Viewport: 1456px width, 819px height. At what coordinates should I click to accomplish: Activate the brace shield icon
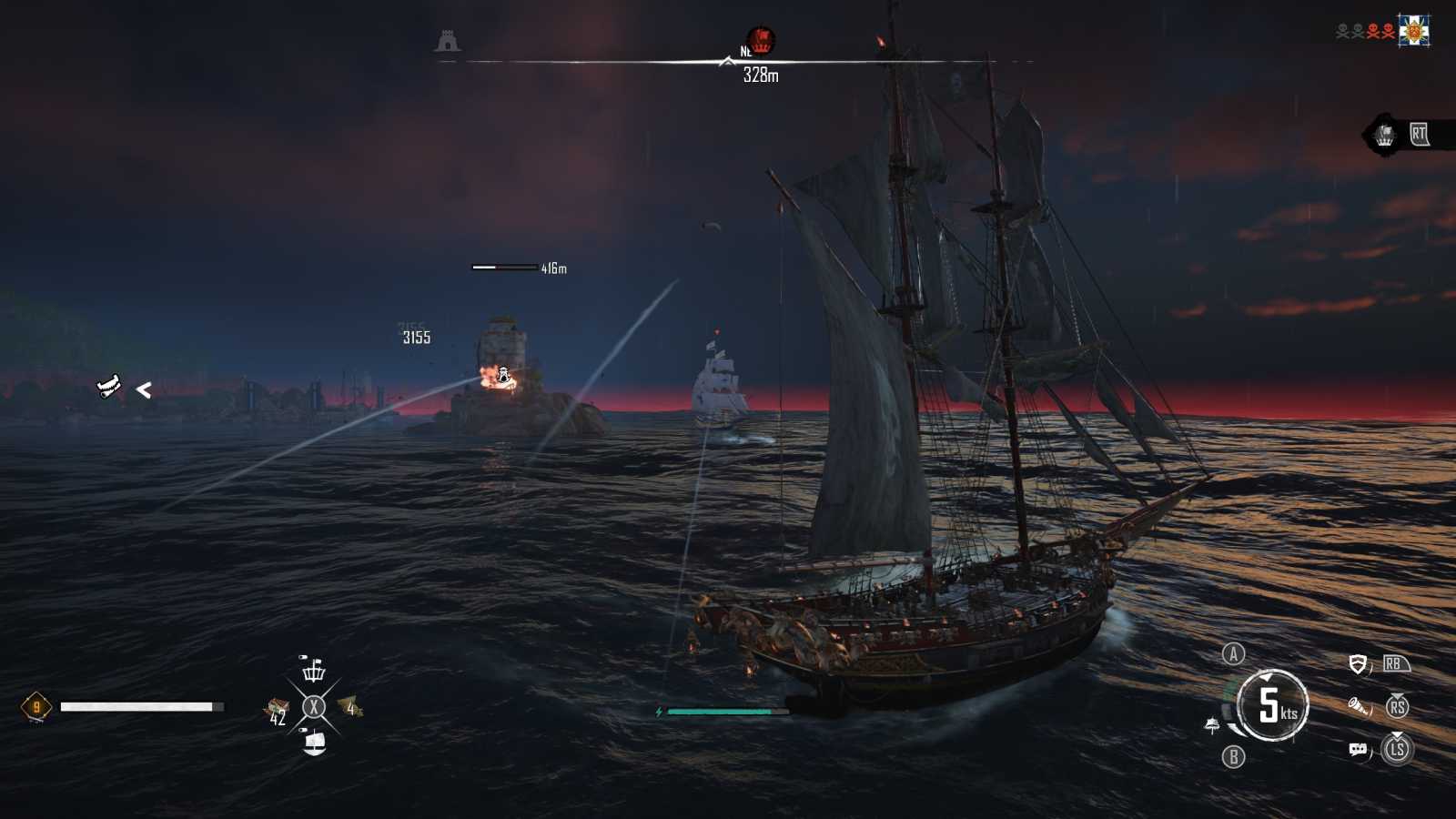(x=1358, y=665)
